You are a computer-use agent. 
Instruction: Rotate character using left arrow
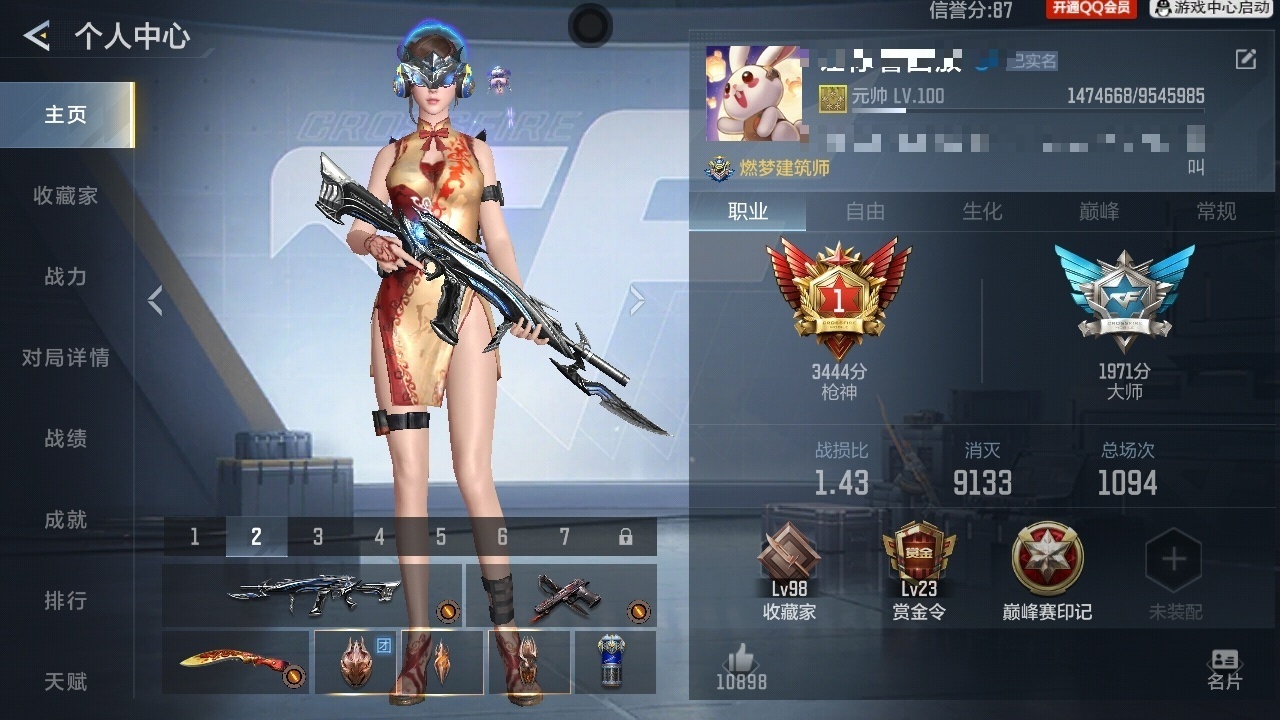point(155,299)
